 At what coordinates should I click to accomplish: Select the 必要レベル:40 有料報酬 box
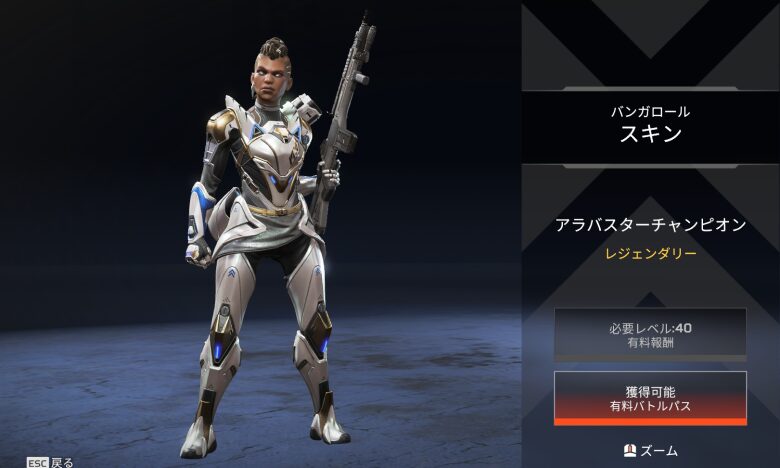(650, 334)
